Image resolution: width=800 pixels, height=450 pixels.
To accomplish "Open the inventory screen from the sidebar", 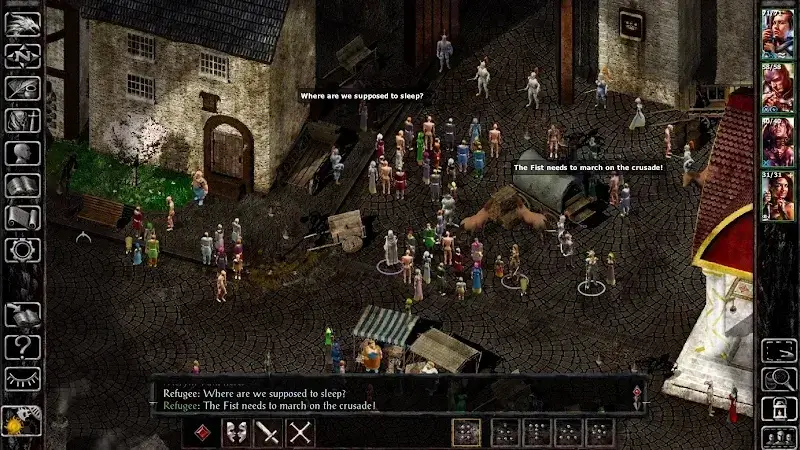I will 22,121.
